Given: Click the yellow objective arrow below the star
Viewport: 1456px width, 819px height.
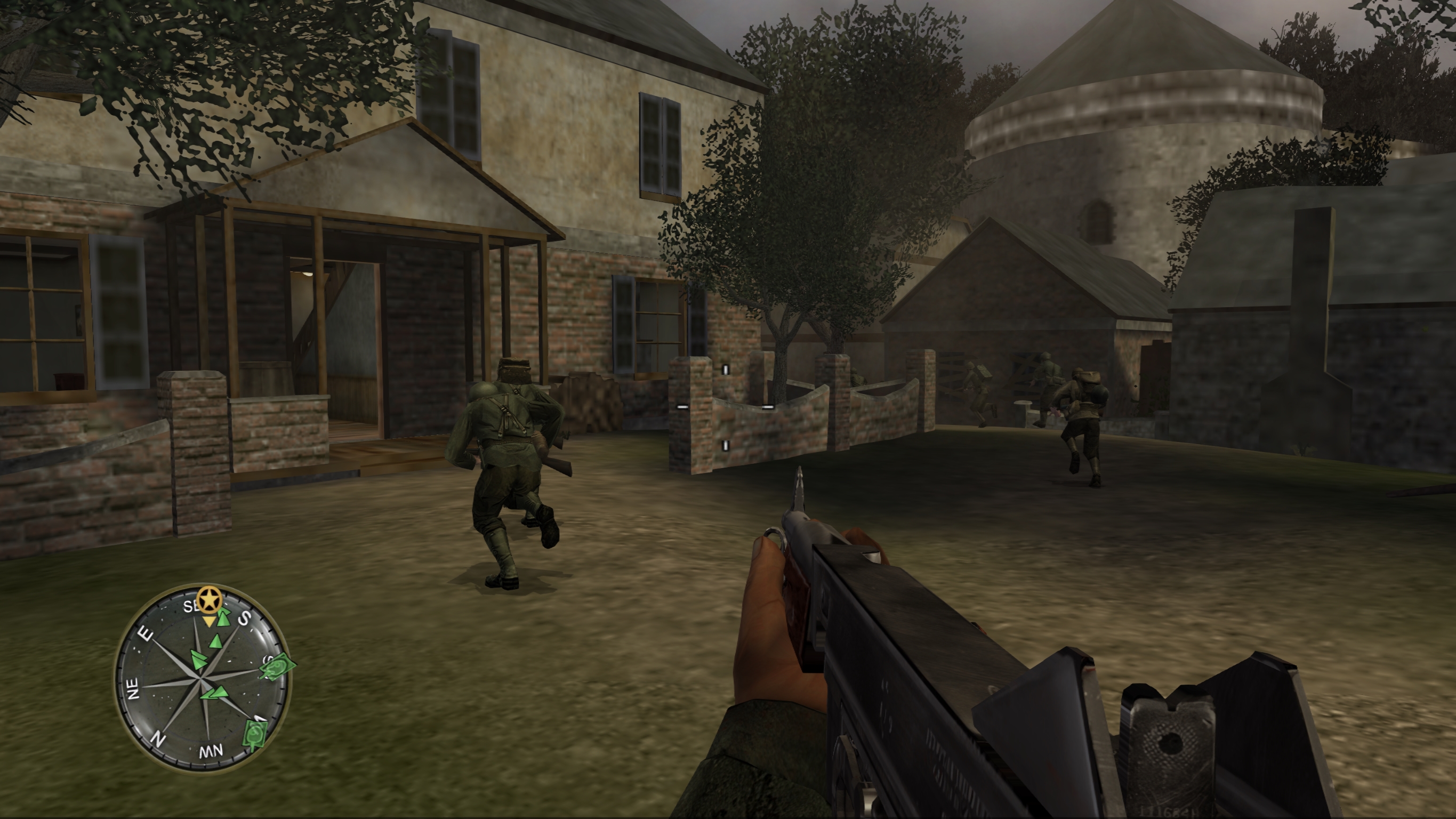Looking at the screenshot, I should [210, 621].
